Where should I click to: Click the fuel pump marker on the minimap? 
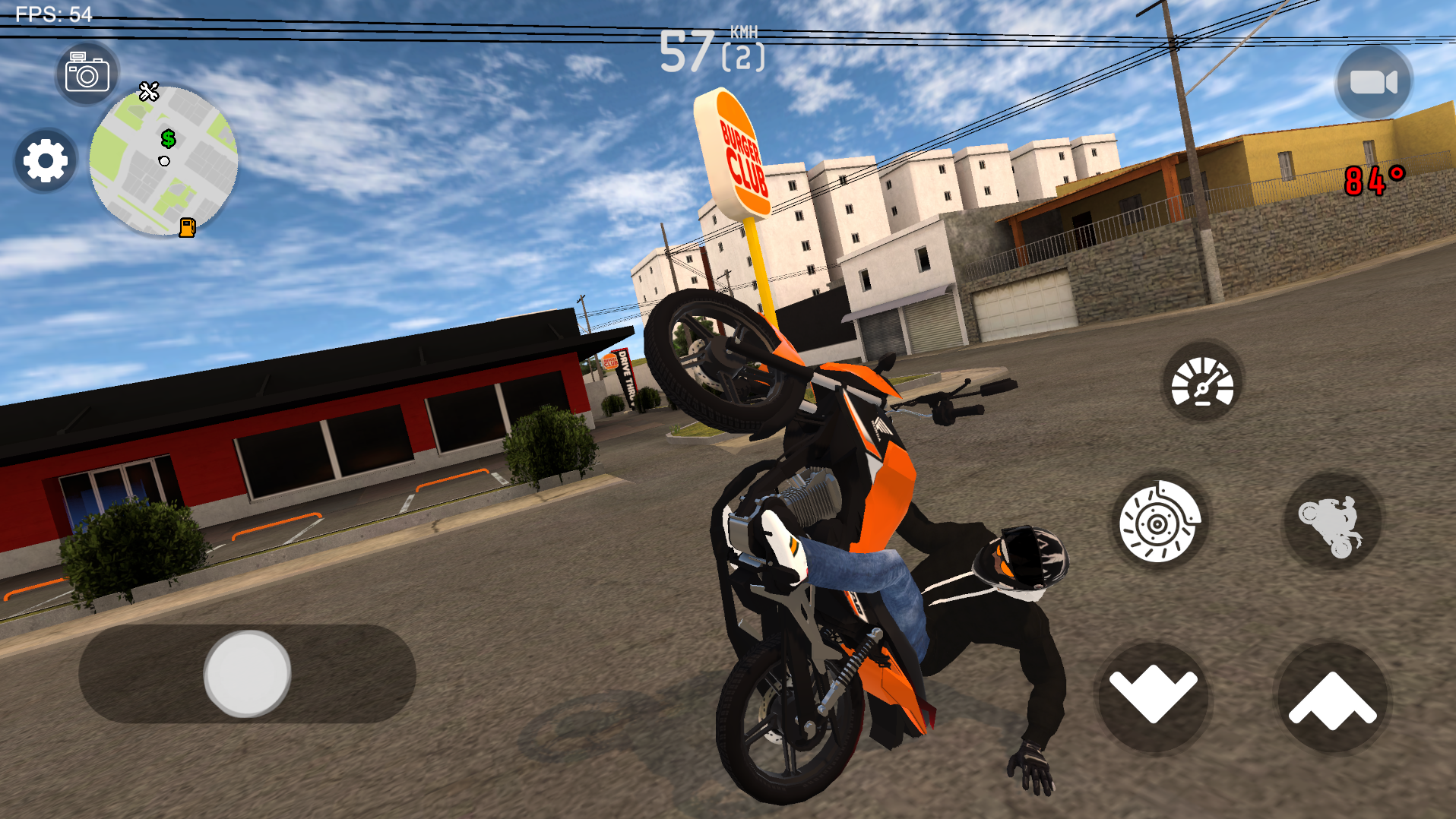[x=188, y=226]
